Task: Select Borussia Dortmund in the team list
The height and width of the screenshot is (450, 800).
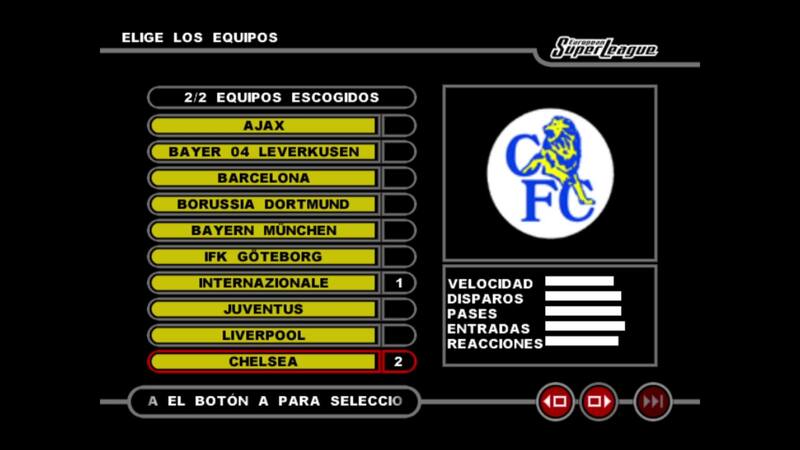Action: [x=264, y=204]
